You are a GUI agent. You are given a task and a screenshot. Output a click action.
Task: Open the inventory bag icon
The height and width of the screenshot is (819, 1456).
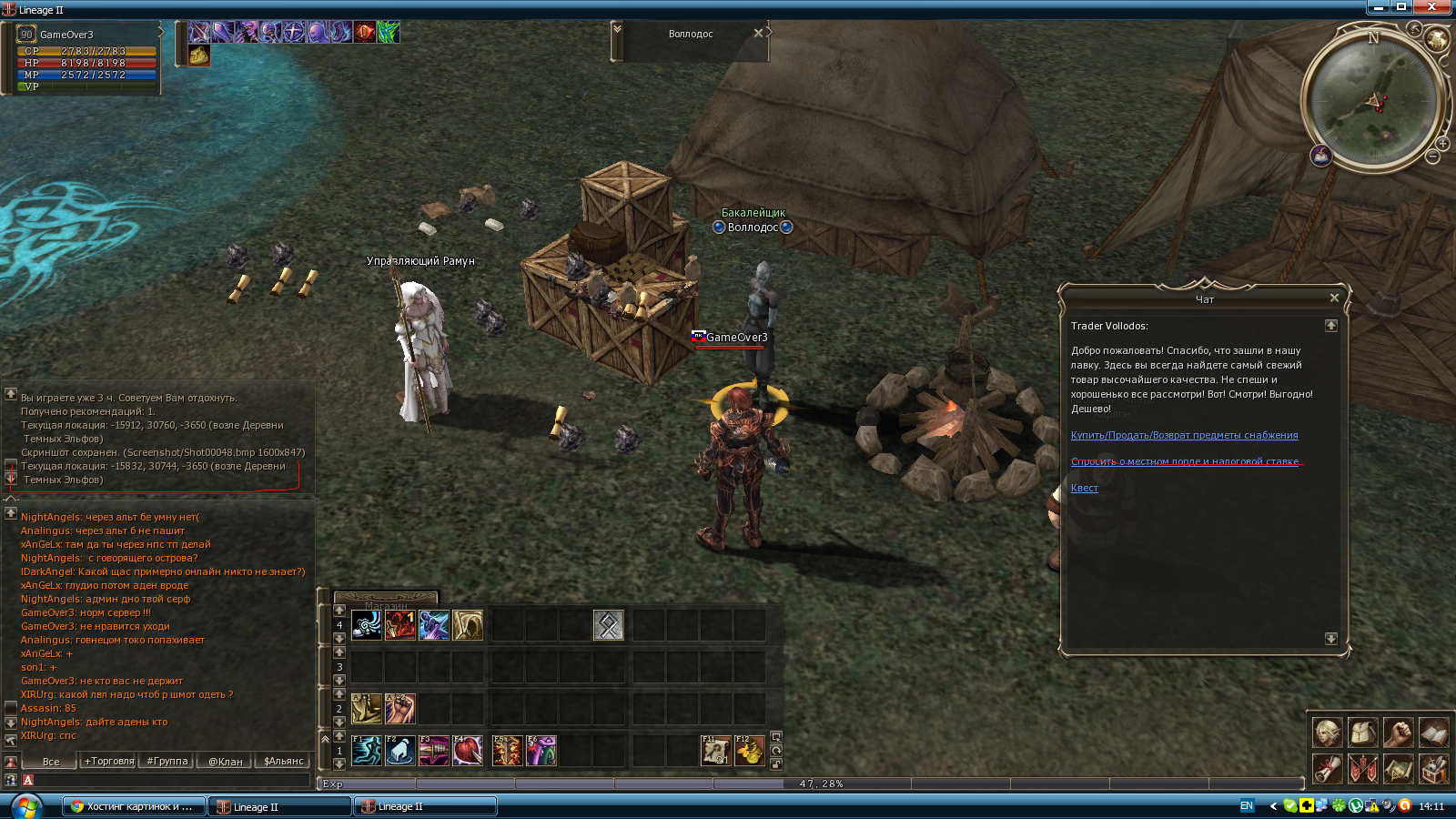(x=1362, y=732)
